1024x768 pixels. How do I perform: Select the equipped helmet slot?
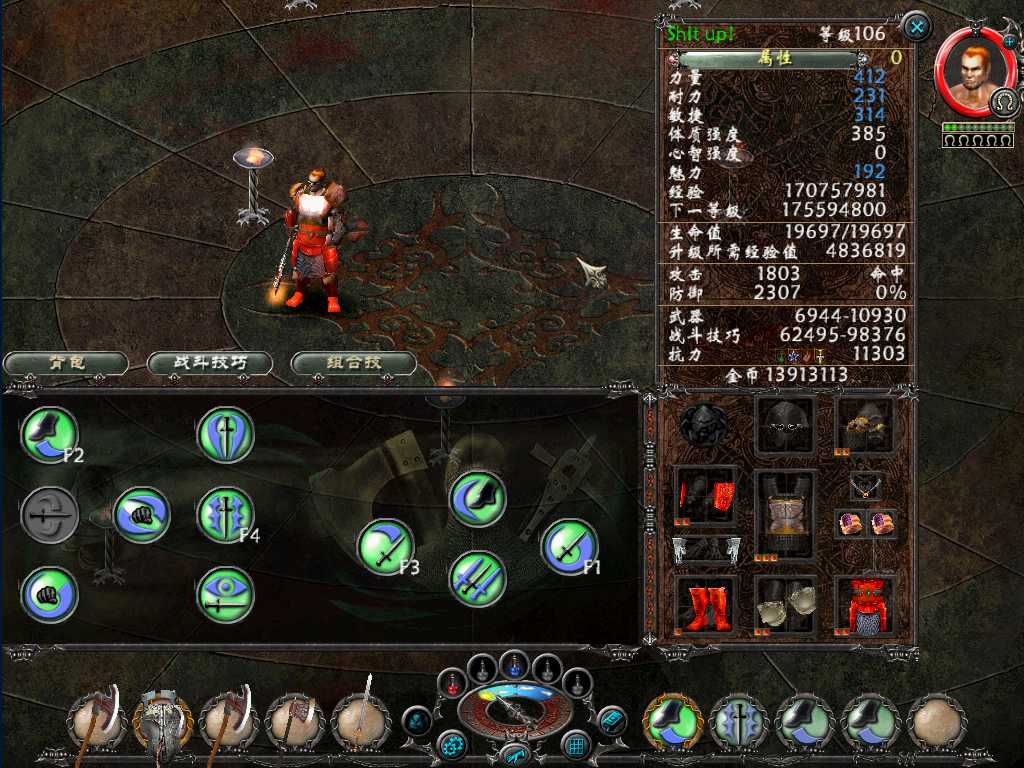[785, 425]
